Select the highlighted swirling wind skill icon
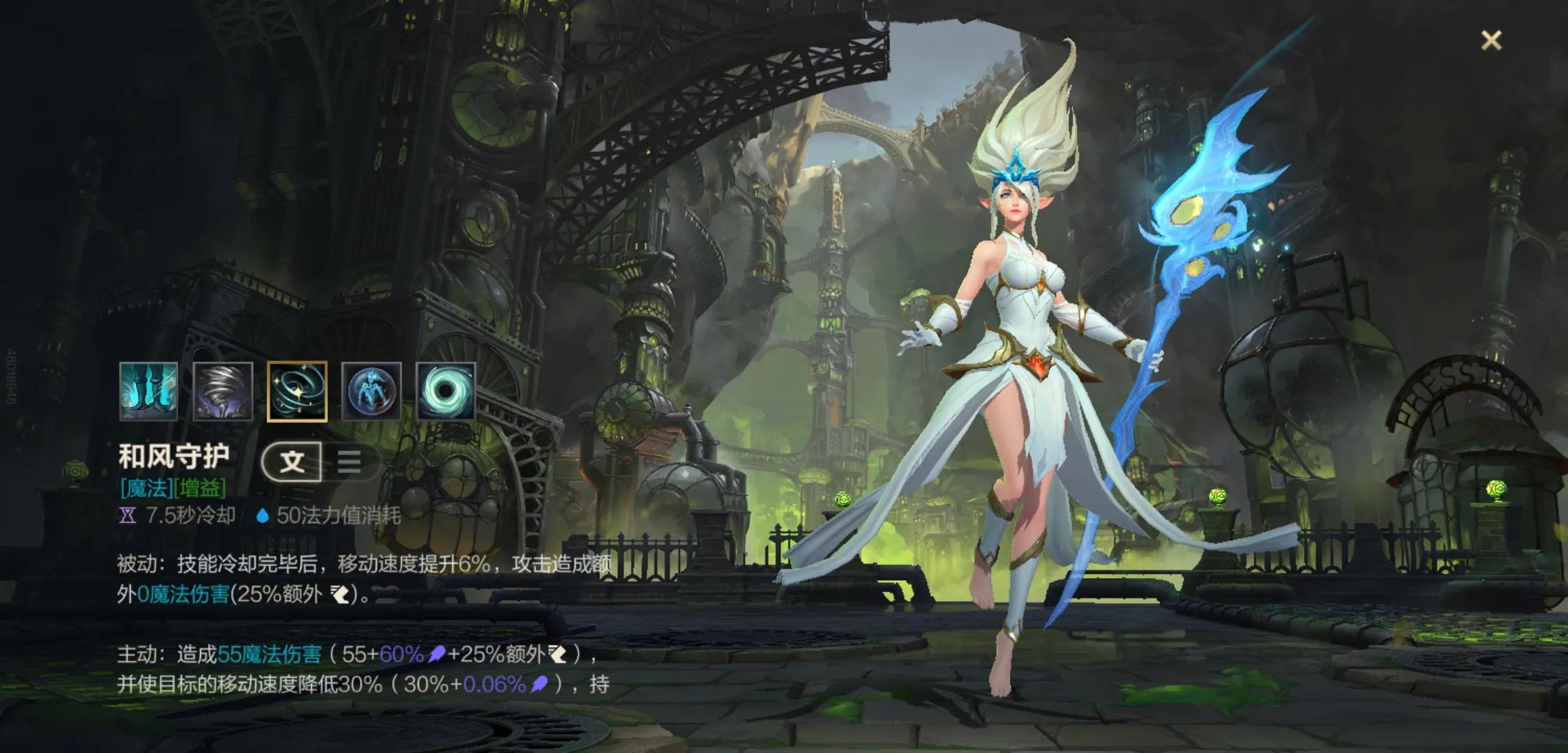The image size is (1568, 753). point(297,391)
